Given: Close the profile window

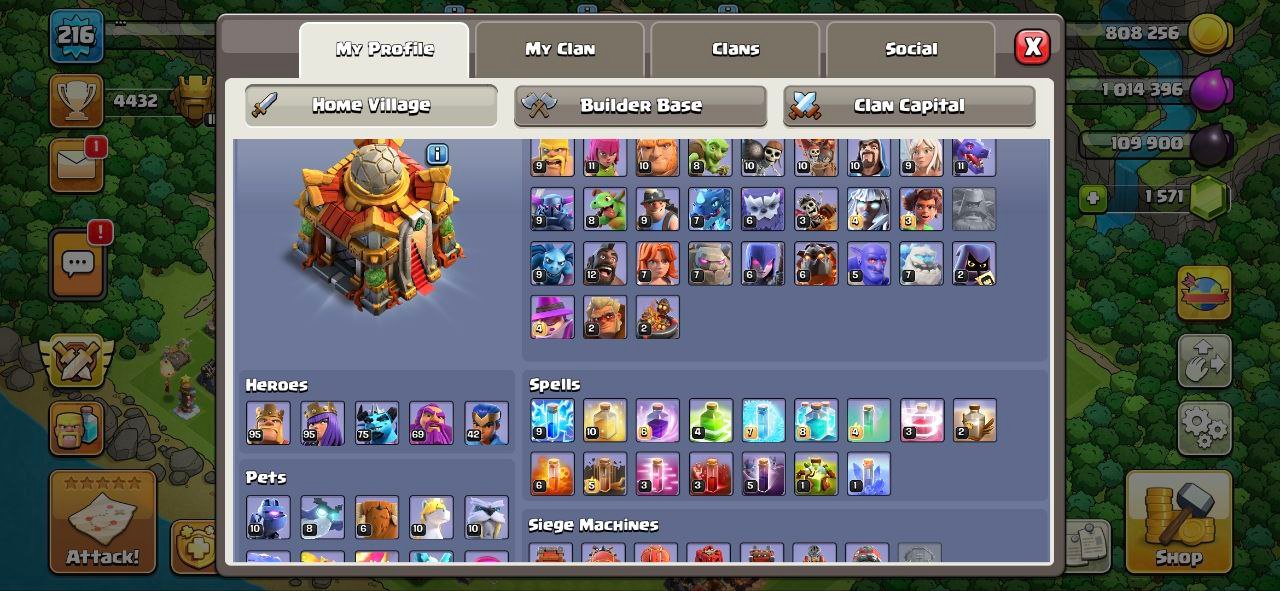Looking at the screenshot, I should click(1032, 47).
